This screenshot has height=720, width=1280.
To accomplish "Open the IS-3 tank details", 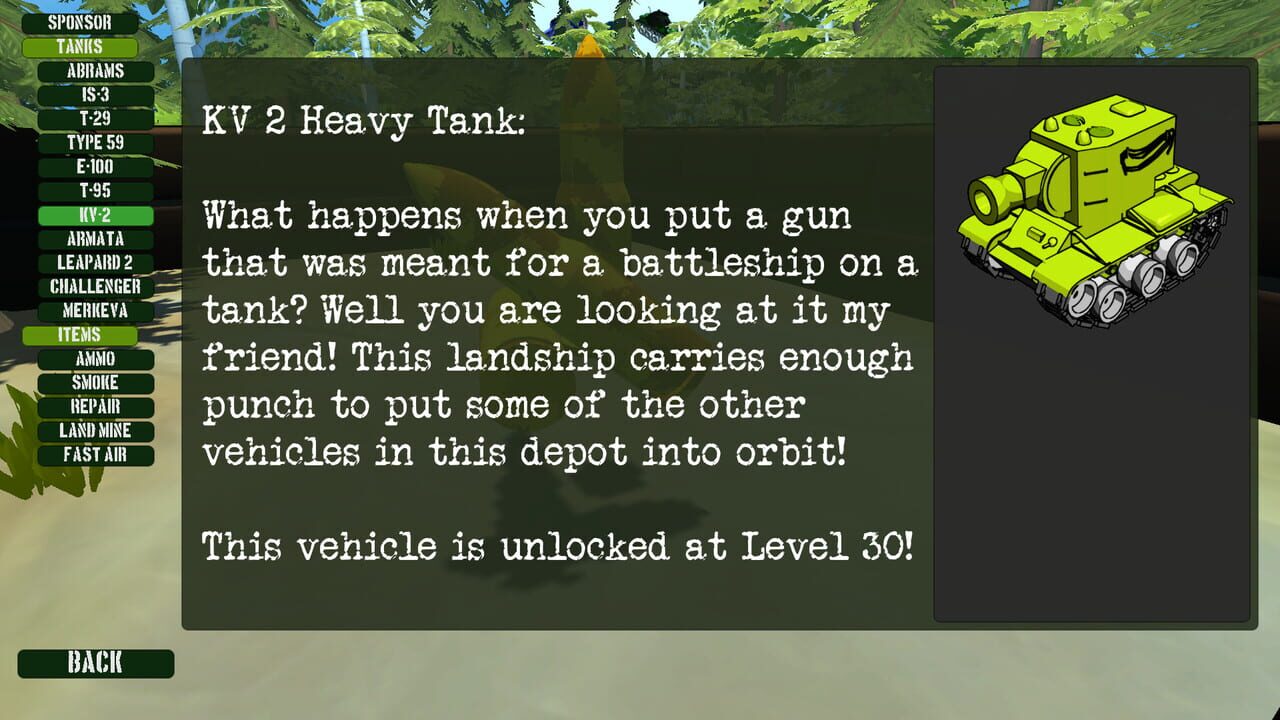I will (95, 94).
